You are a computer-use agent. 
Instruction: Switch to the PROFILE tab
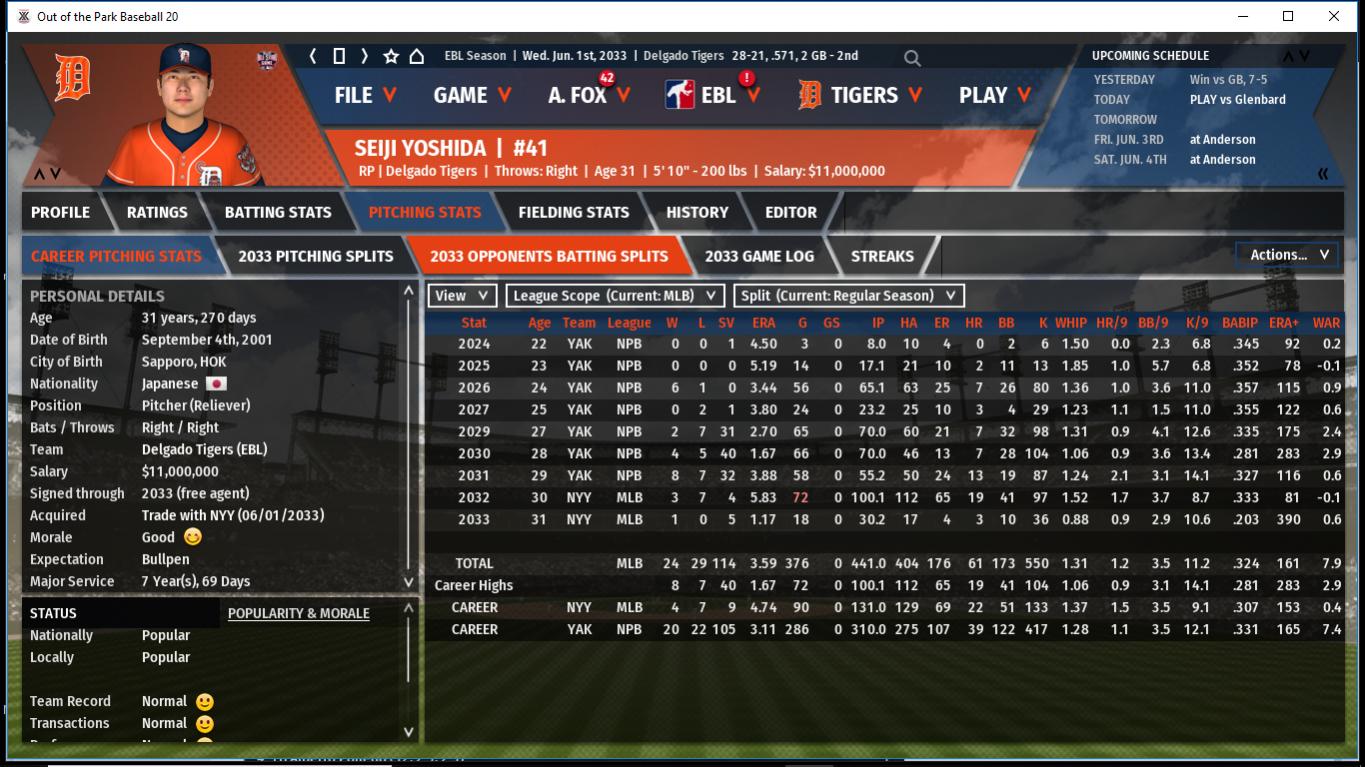click(x=60, y=212)
